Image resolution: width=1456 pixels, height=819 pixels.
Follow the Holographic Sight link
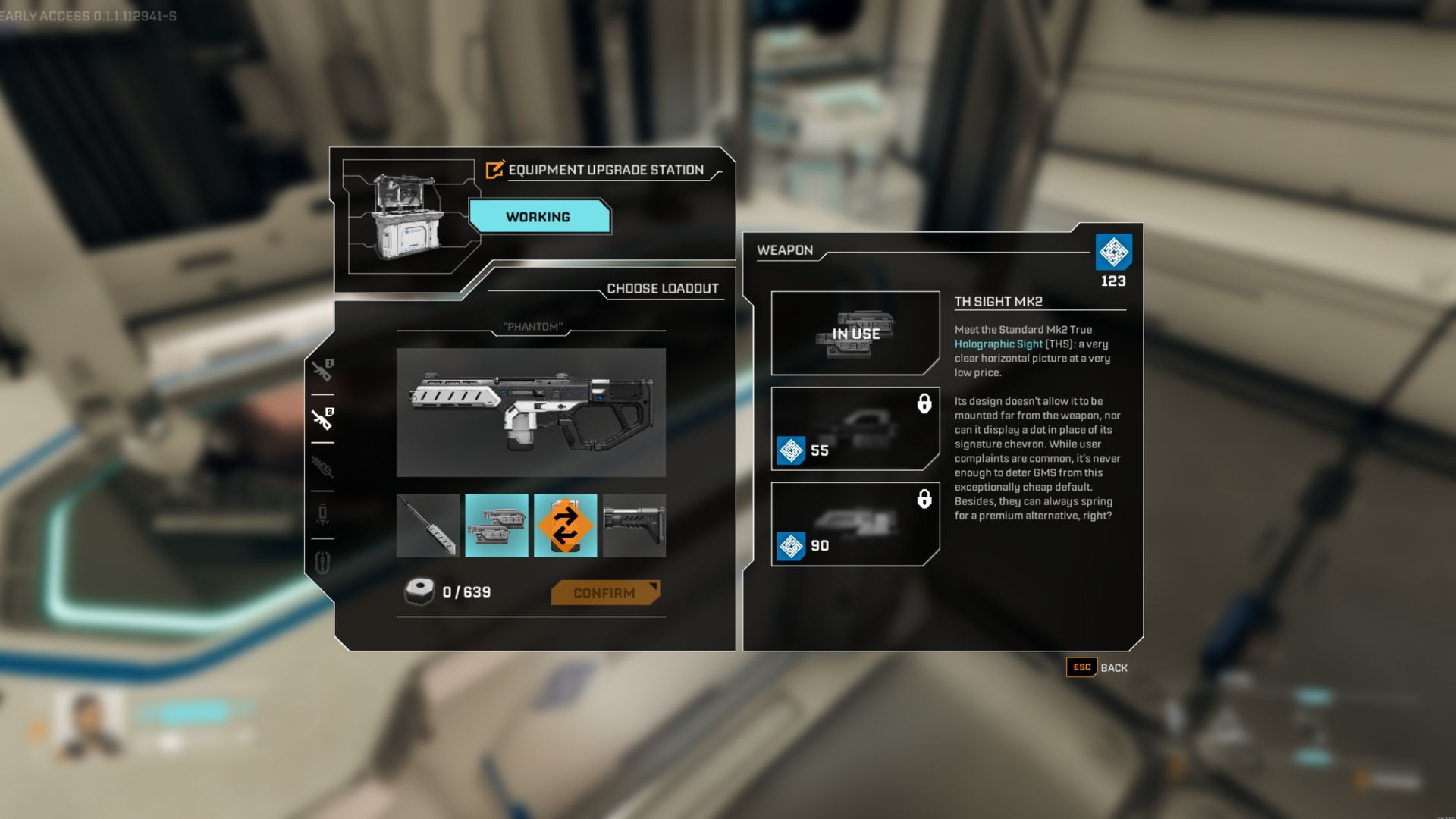click(x=998, y=344)
